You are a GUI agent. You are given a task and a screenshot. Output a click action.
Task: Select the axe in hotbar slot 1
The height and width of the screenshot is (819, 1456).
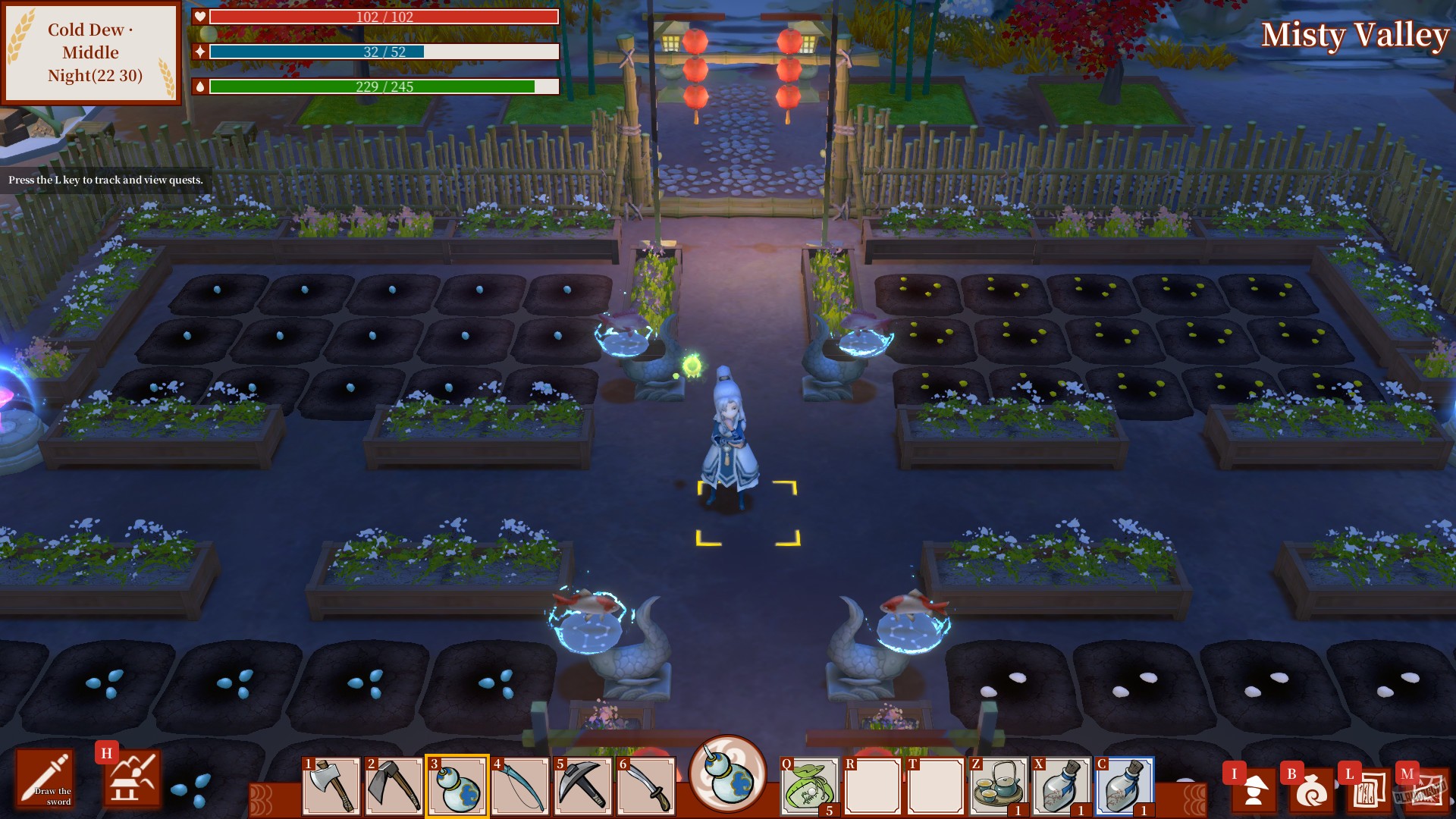(x=332, y=790)
